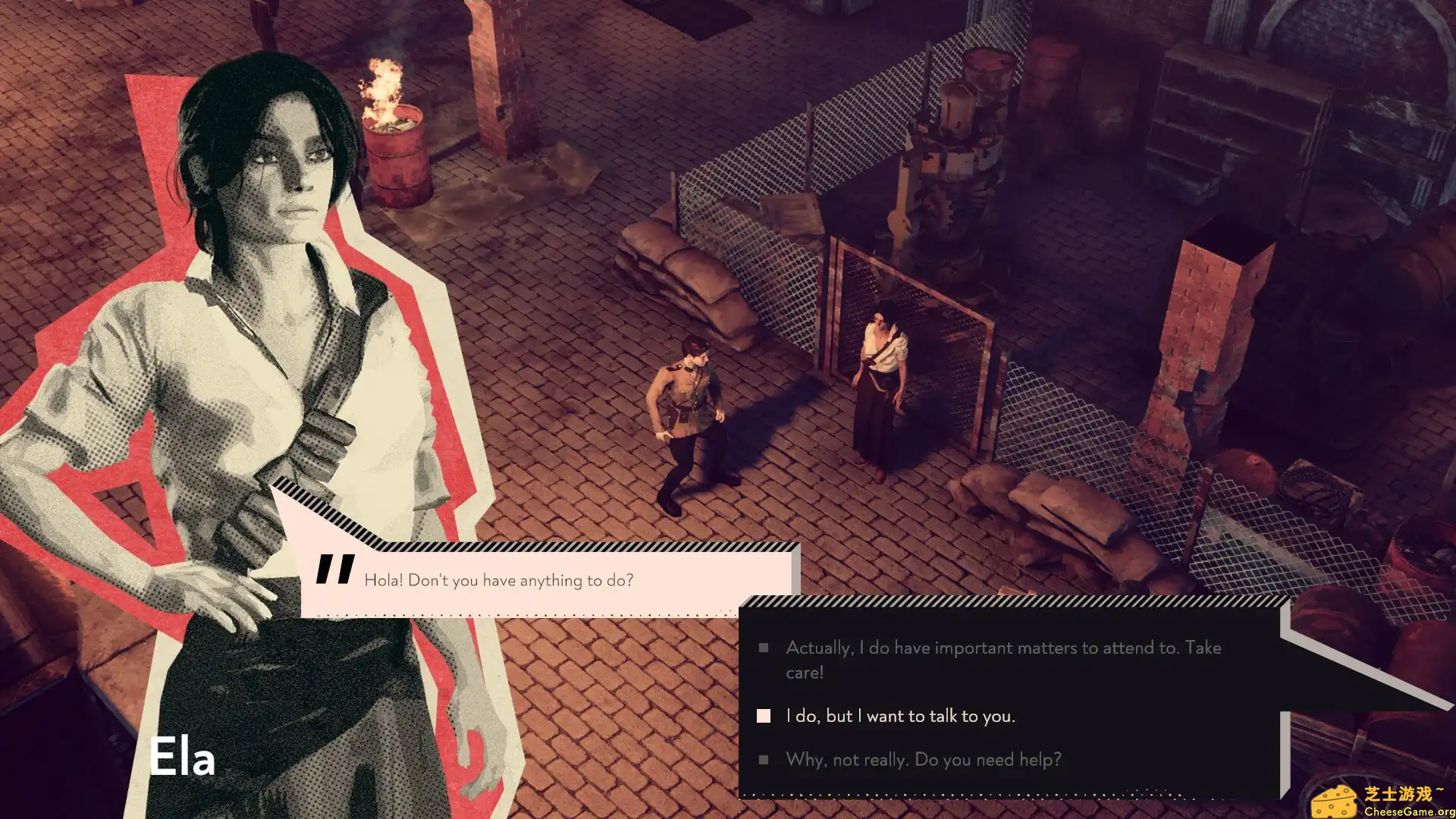Pick "Why, not really. Do you need help?"
Image resolution: width=1456 pixels, height=819 pixels.
click(923, 759)
